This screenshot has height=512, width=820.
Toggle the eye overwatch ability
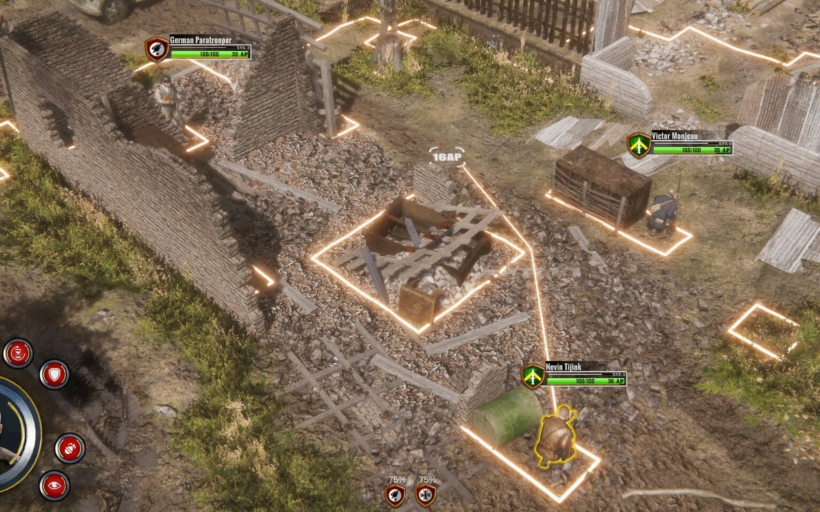tap(54, 486)
